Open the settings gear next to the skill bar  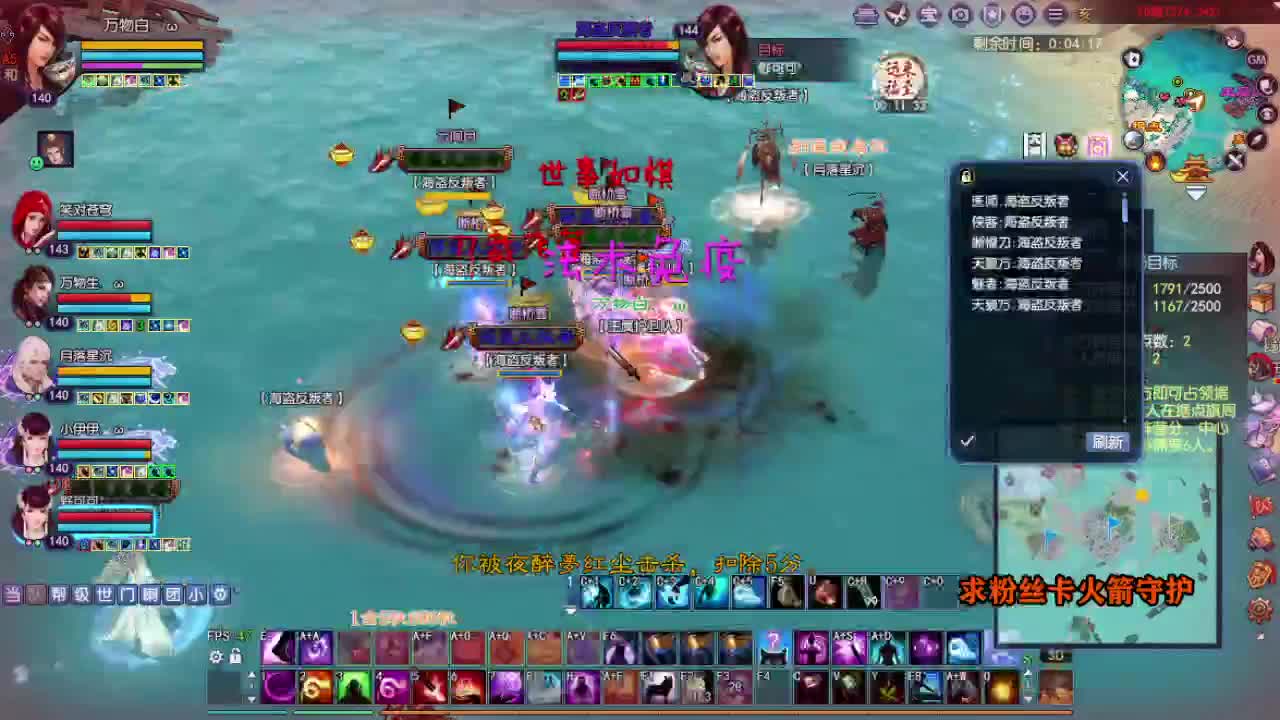[x=216, y=657]
